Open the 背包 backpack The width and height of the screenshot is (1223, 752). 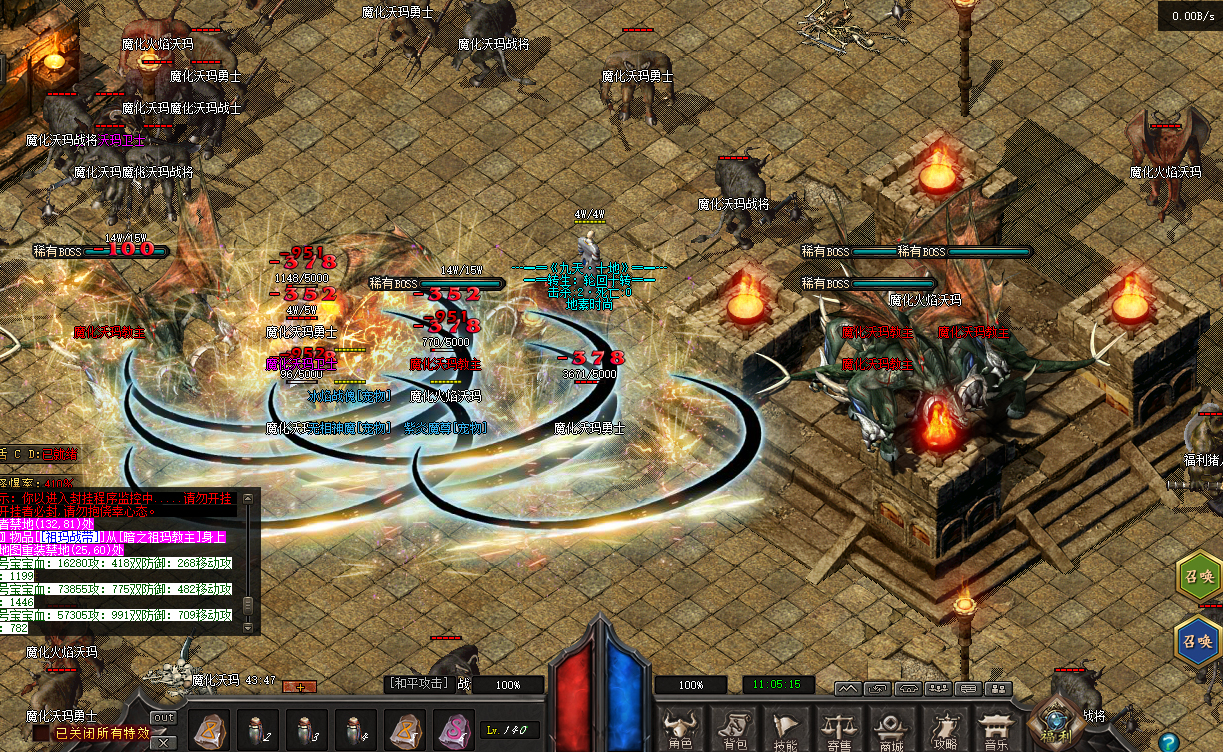coord(734,728)
